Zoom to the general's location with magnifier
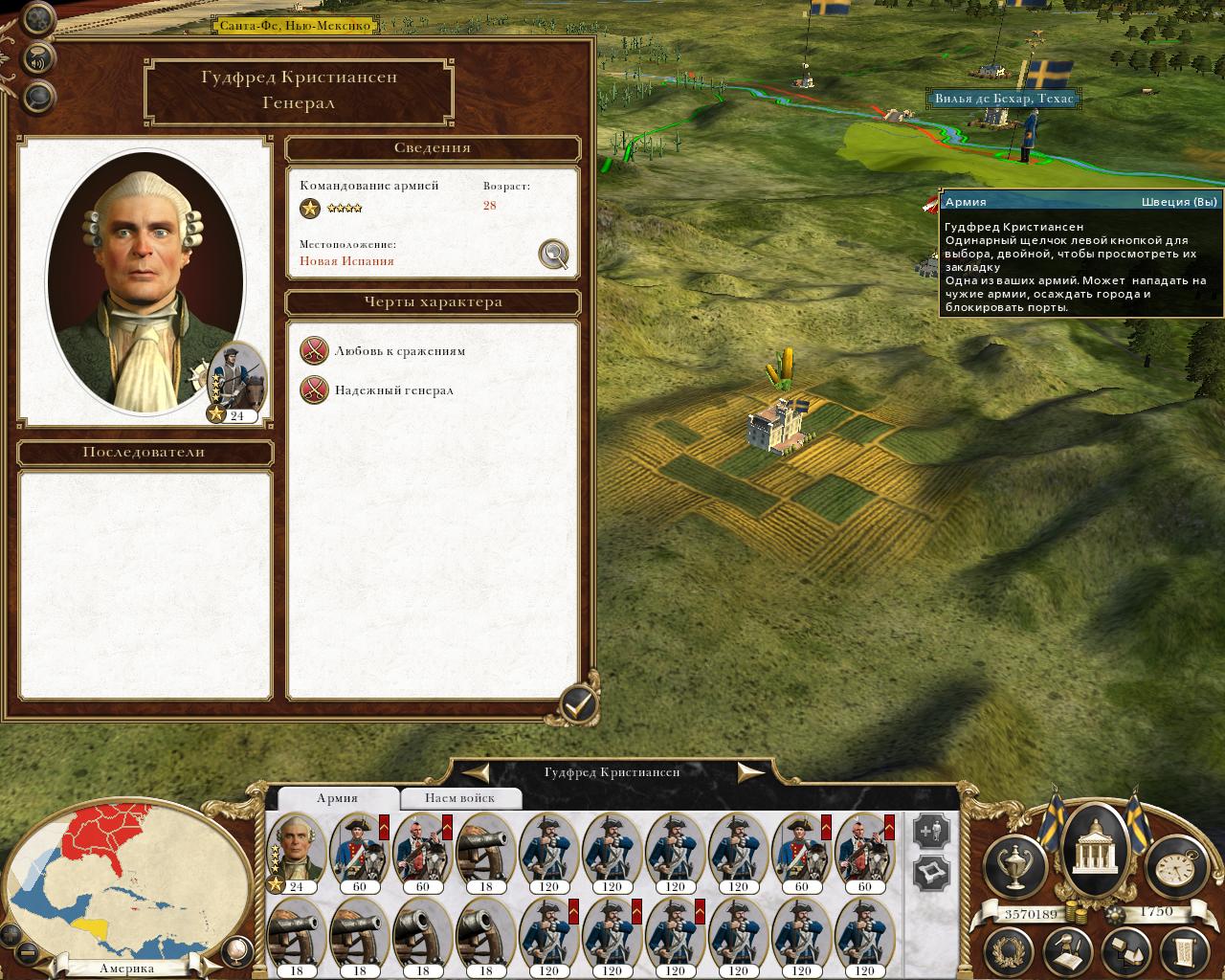 [x=554, y=254]
